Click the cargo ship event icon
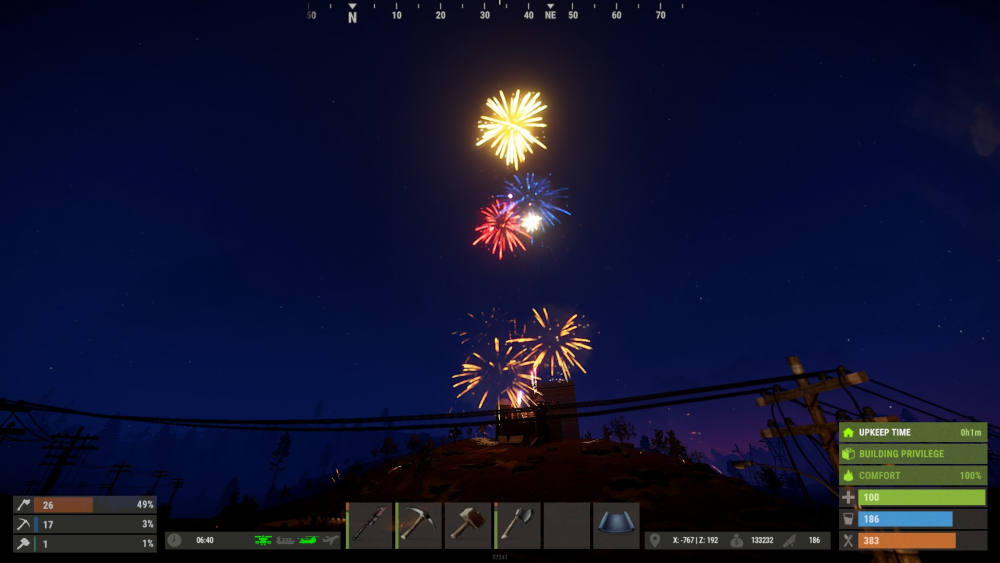The width and height of the screenshot is (1000, 563). 286,540
